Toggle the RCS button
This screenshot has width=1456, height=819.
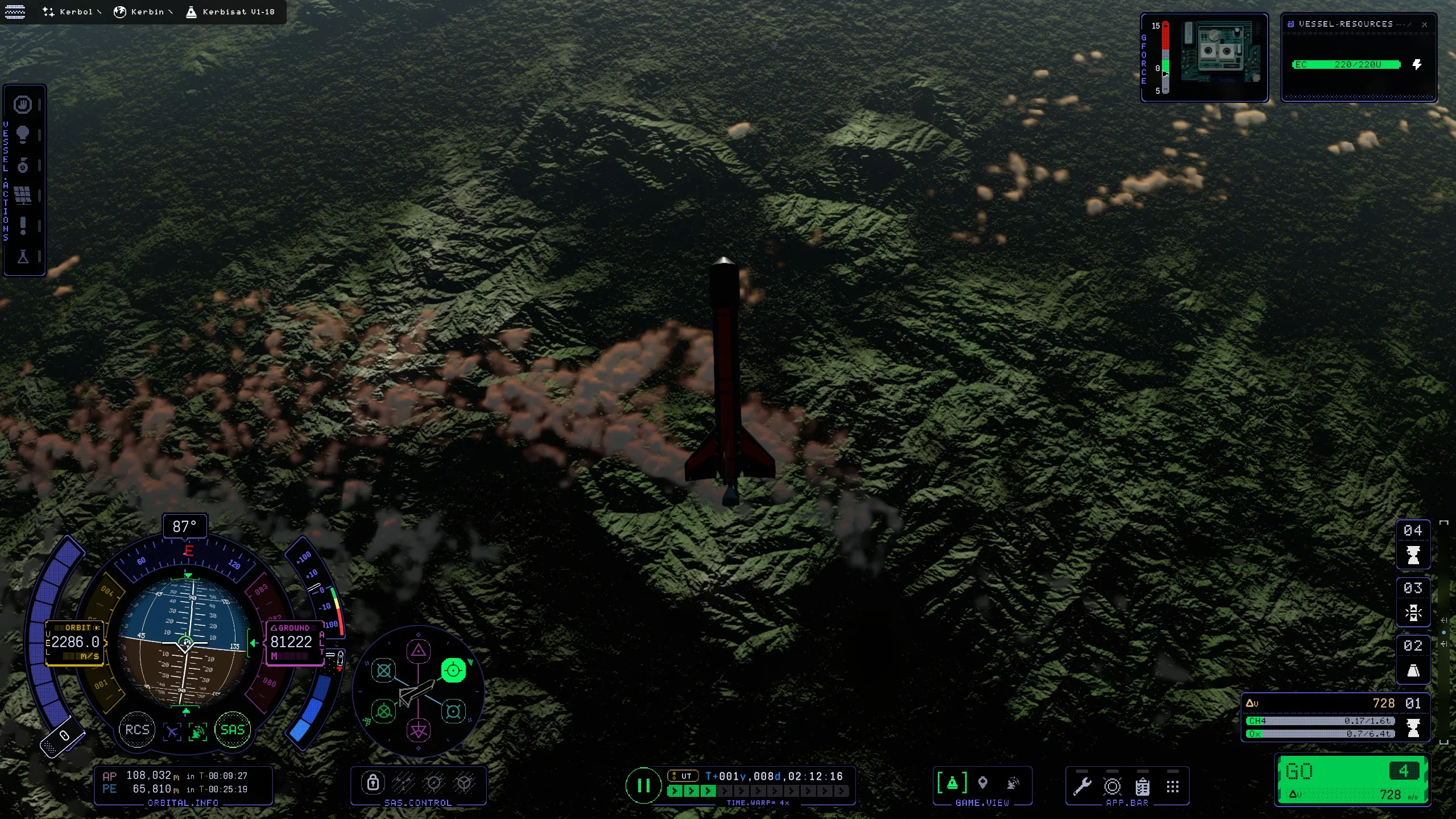tap(137, 730)
